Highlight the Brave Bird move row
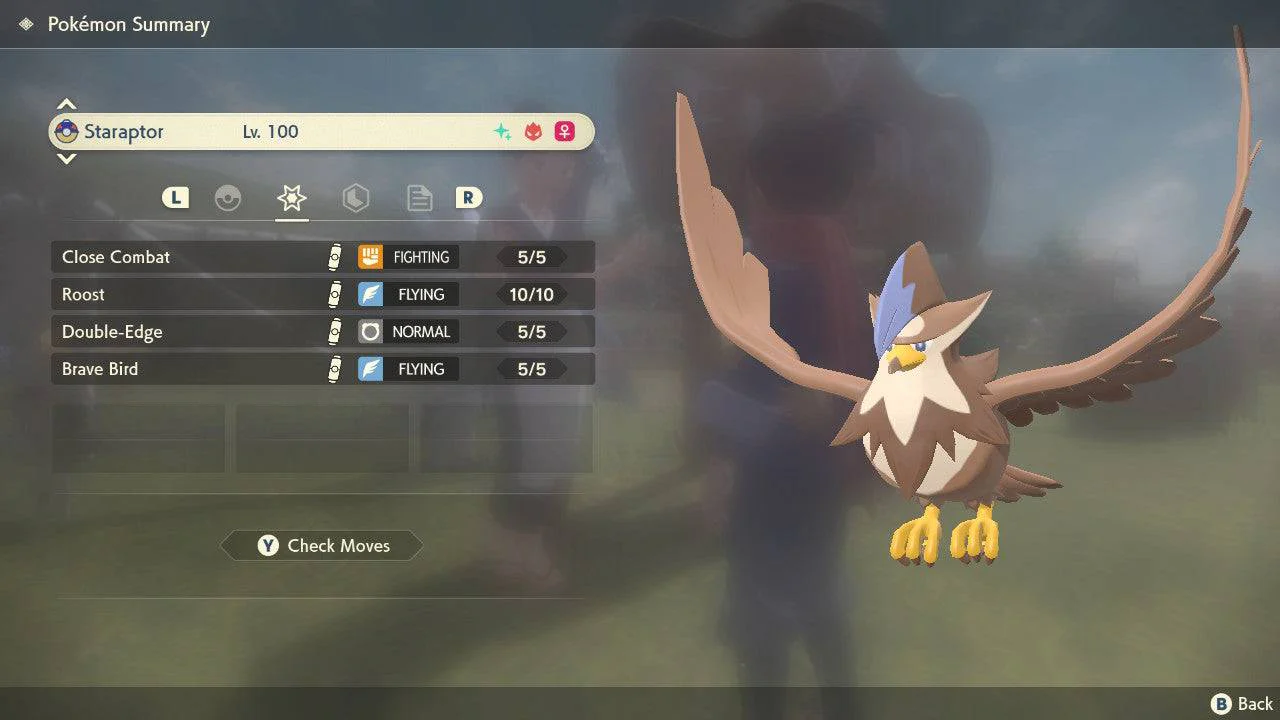 pyautogui.click(x=322, y=369)
